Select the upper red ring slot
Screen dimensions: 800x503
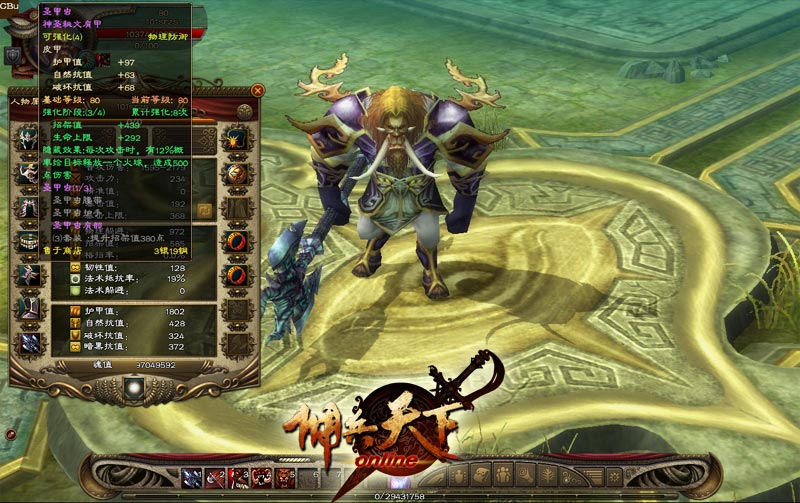[x=238, y=241]
